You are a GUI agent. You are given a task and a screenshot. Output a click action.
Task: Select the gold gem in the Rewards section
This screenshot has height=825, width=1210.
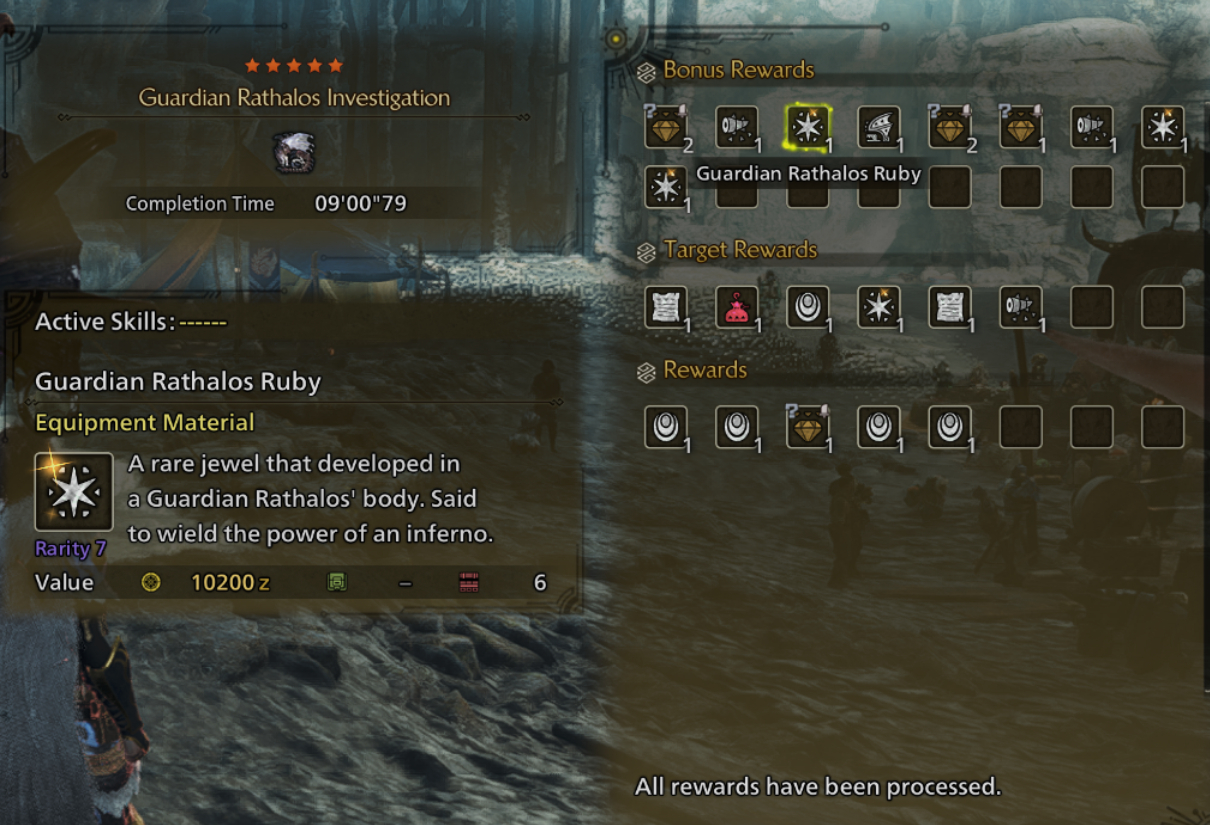tap(807, 427)
